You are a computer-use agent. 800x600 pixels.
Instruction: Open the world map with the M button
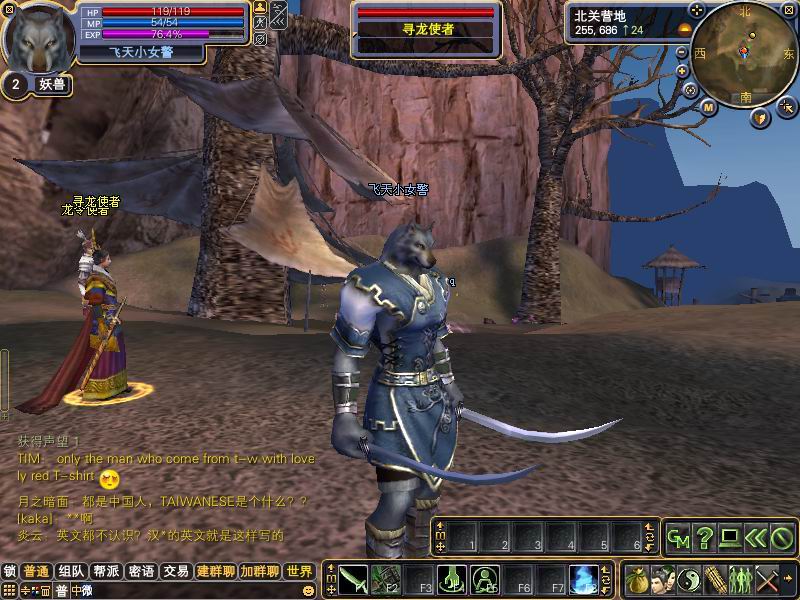point(709,106)
